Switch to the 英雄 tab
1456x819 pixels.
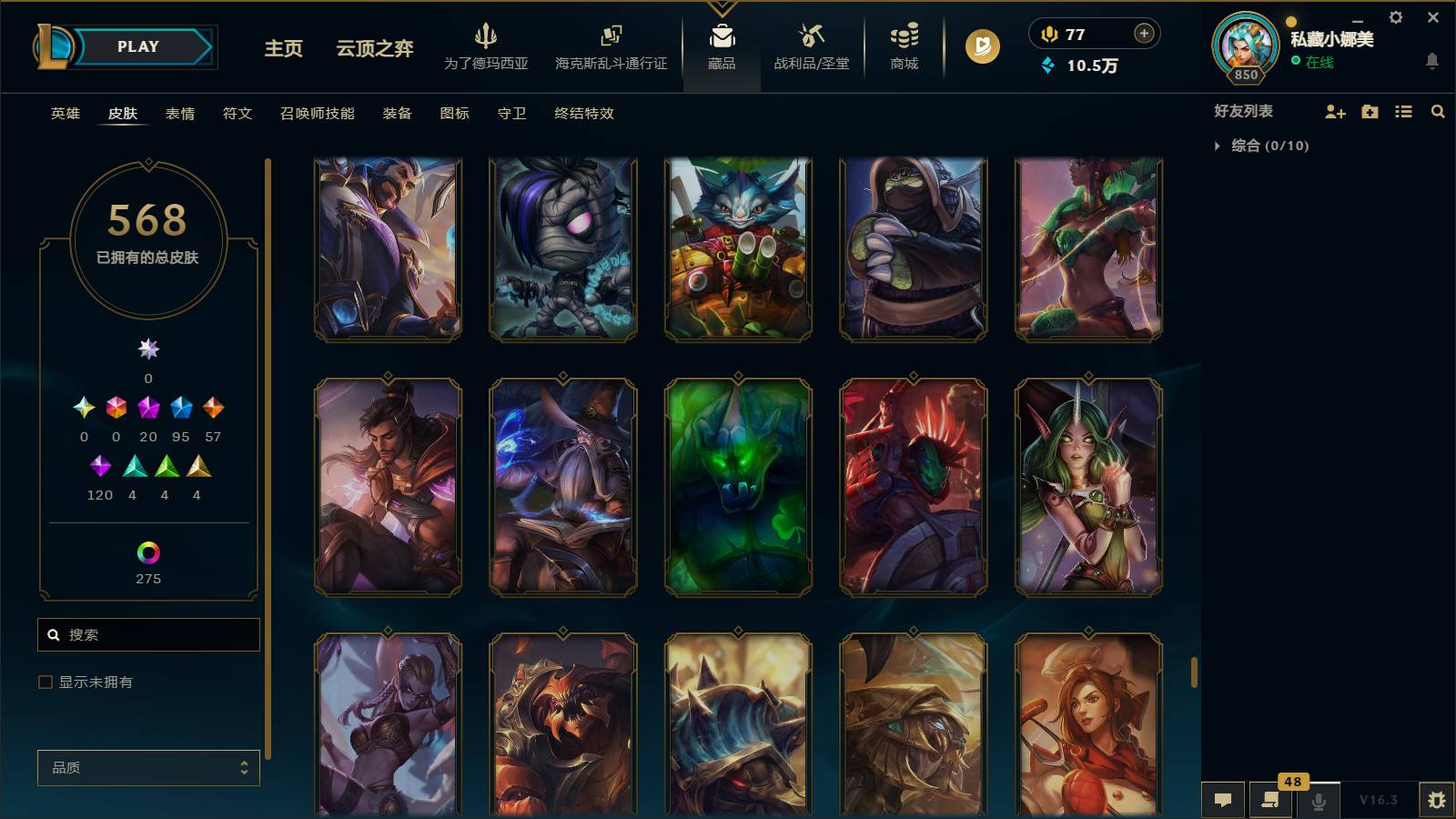tap(63, 114)
